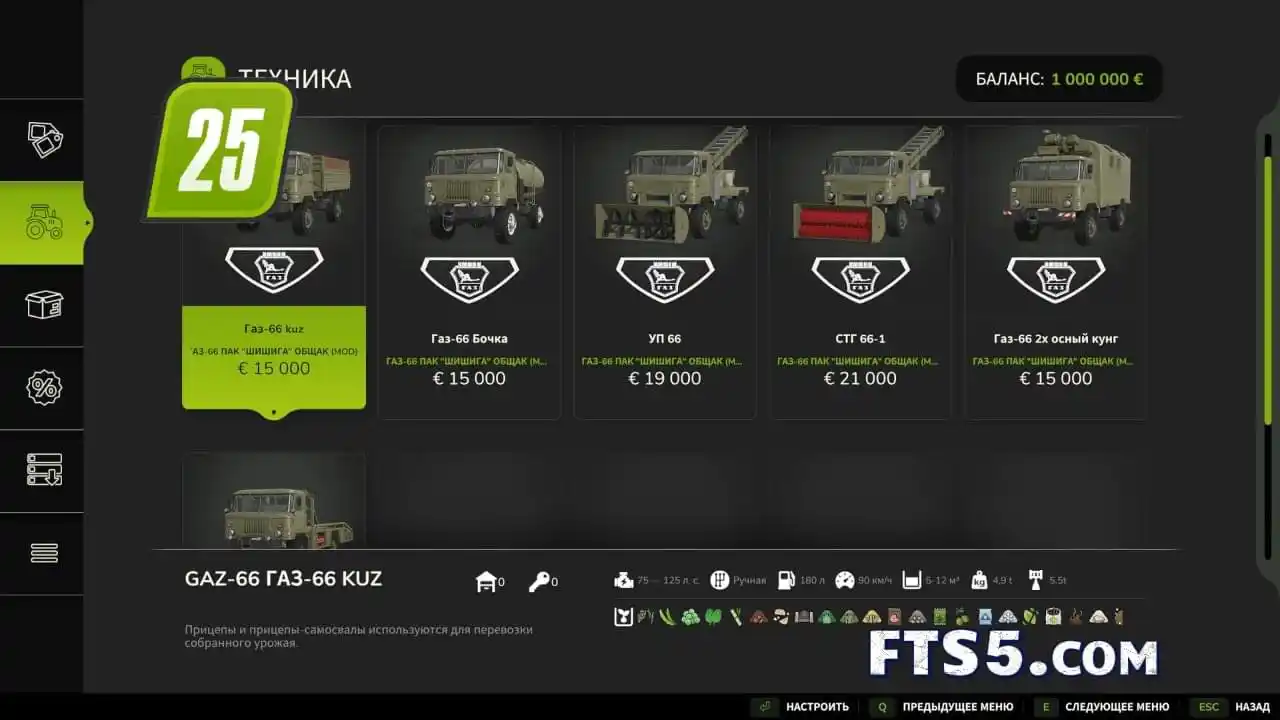Select the Газ-66 kuz vehicle card
The width and height of the screenshot is (1280, 720).
[x=273, y=300]
